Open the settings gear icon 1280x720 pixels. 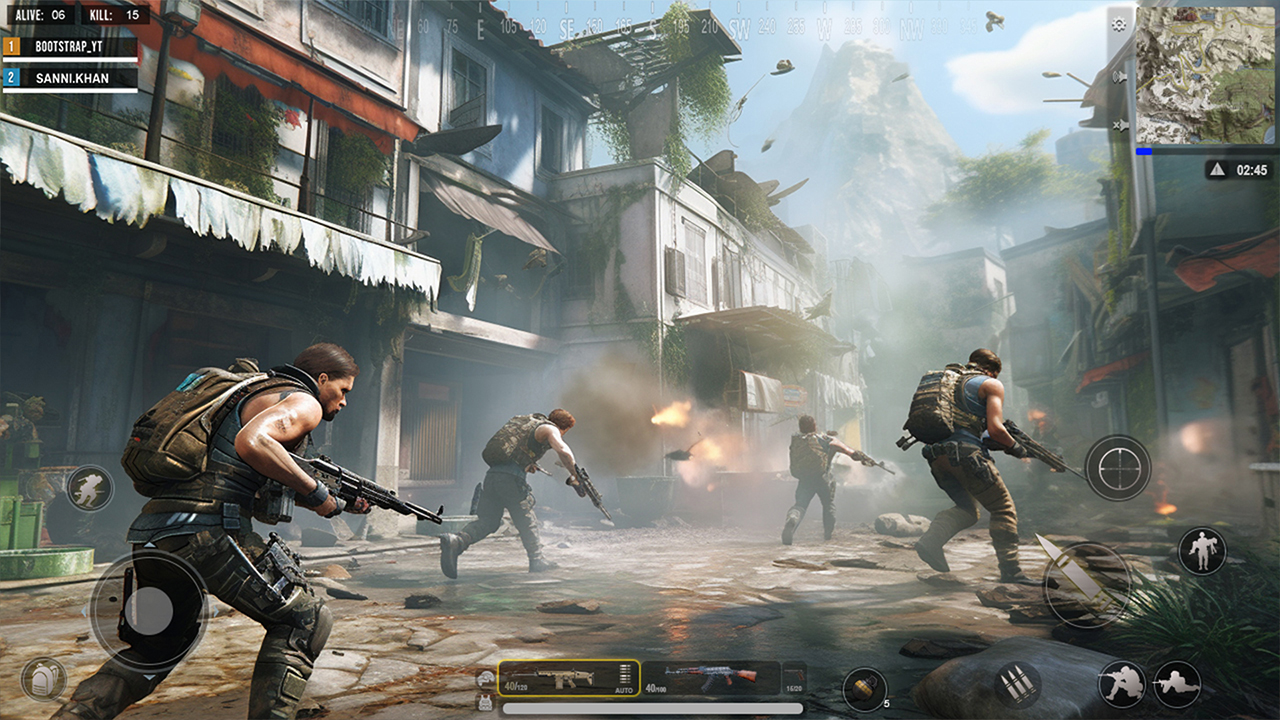click(x=1118, y=23)
